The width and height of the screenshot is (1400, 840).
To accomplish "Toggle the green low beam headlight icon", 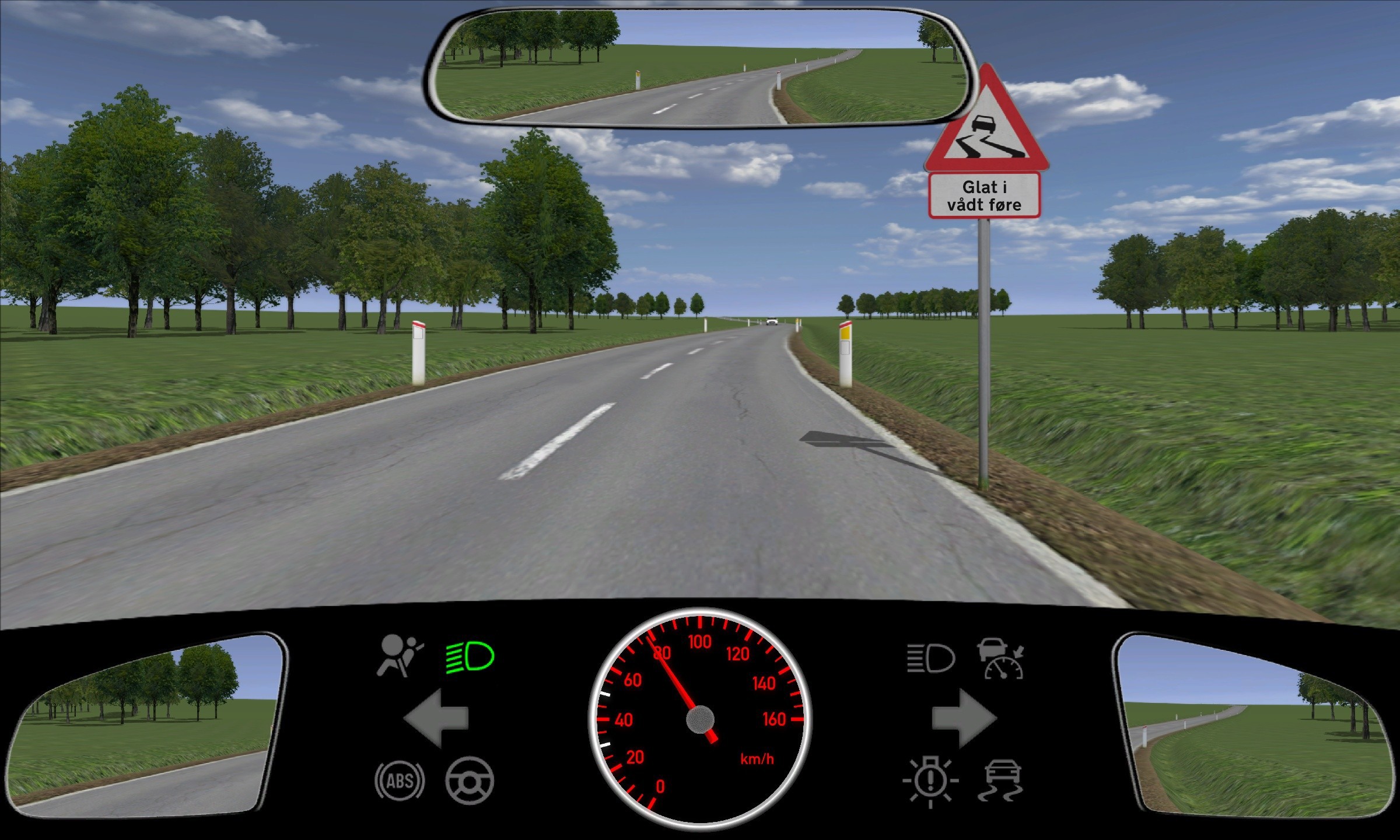I will tap(470, 657).
